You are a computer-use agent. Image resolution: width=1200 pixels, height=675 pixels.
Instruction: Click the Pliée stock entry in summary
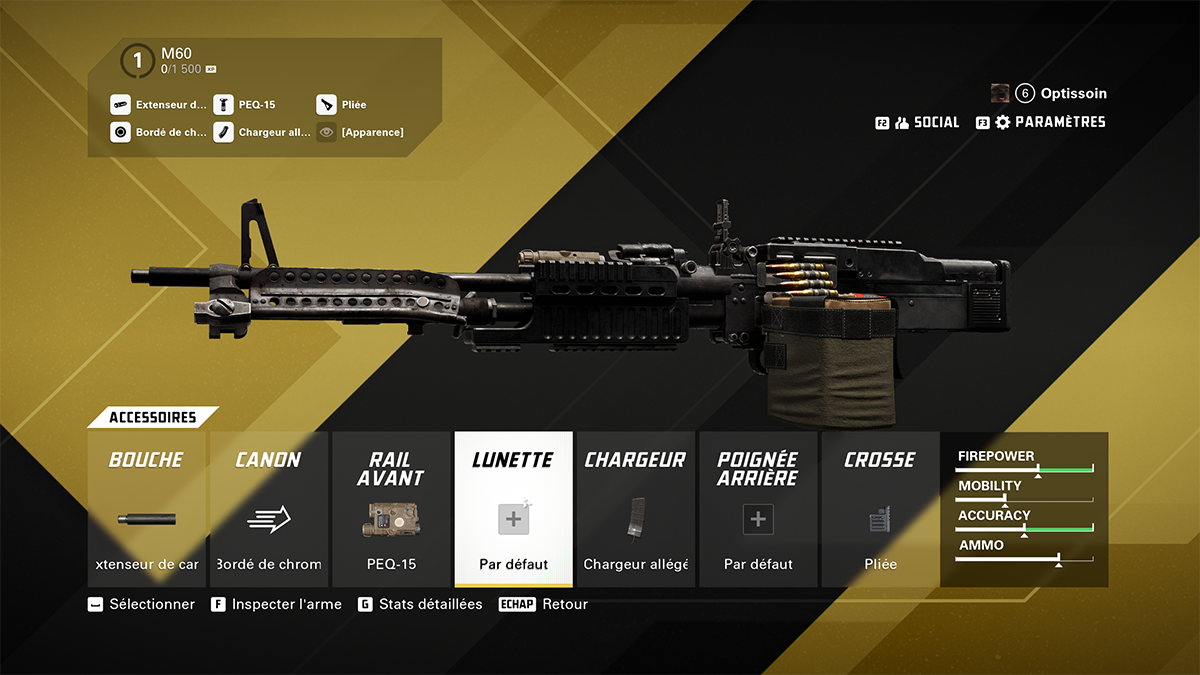pyautogui.click(x=343, y=104)
